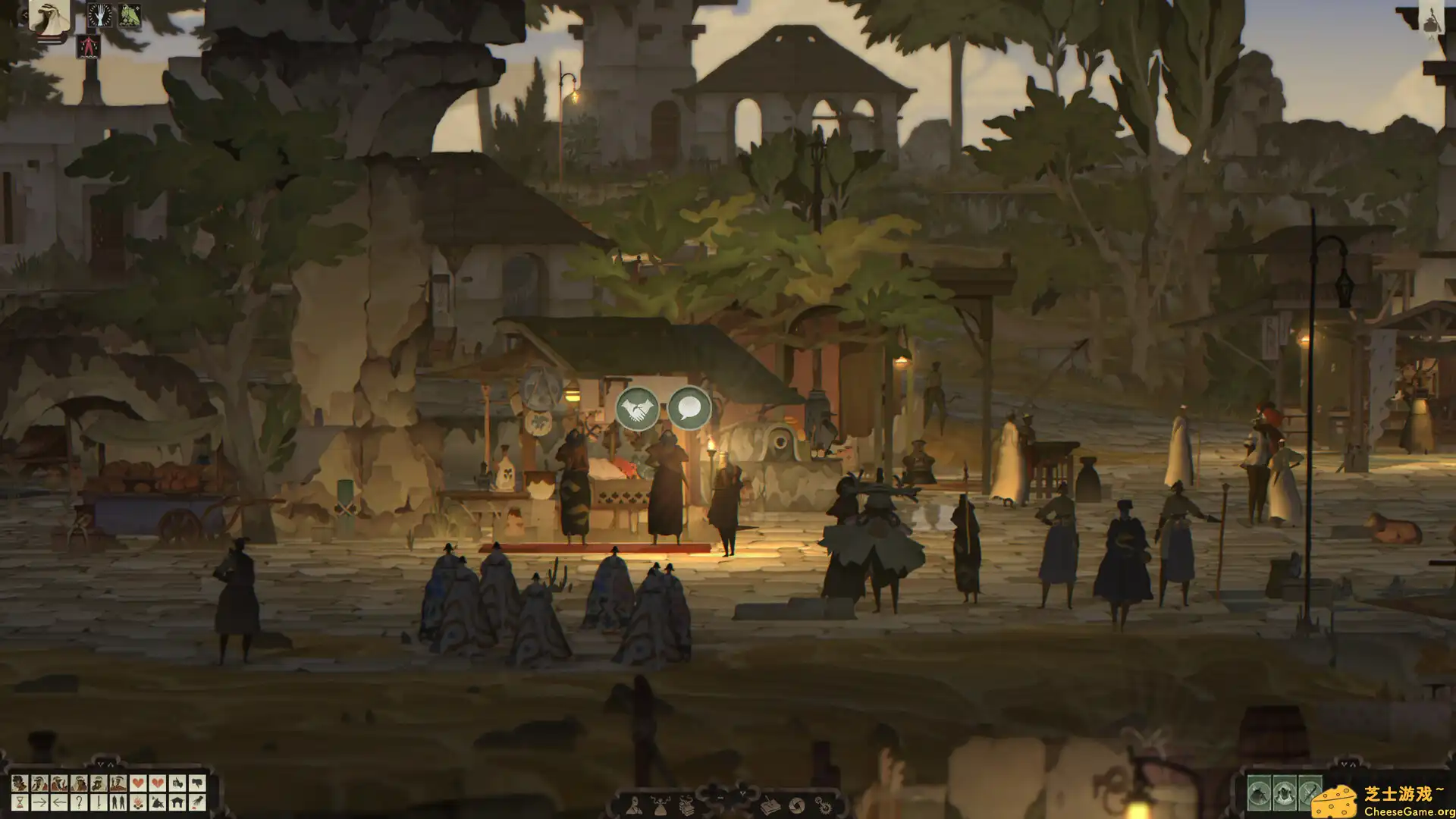Select the handshake trade icon above the stall
Image resolution: width=1456 pixels, height=819 pixels.
point(638,407)
